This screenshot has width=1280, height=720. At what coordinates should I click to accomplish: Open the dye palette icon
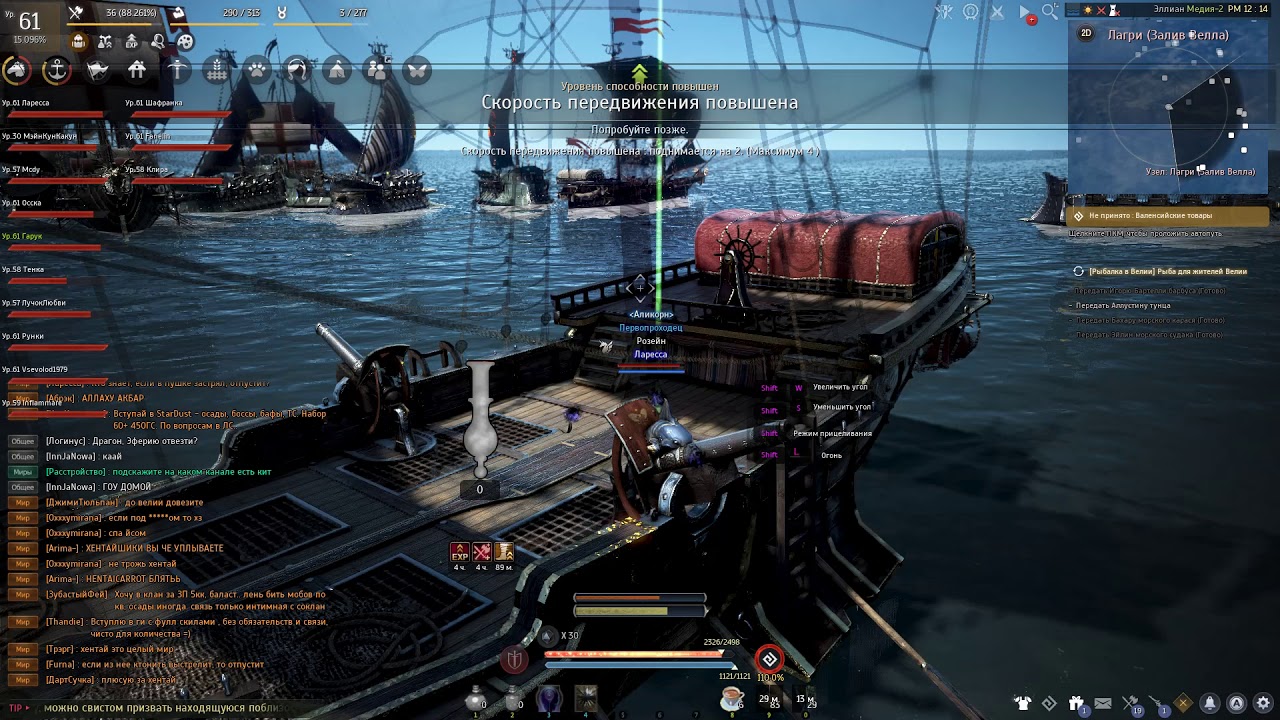coord(185,42)
